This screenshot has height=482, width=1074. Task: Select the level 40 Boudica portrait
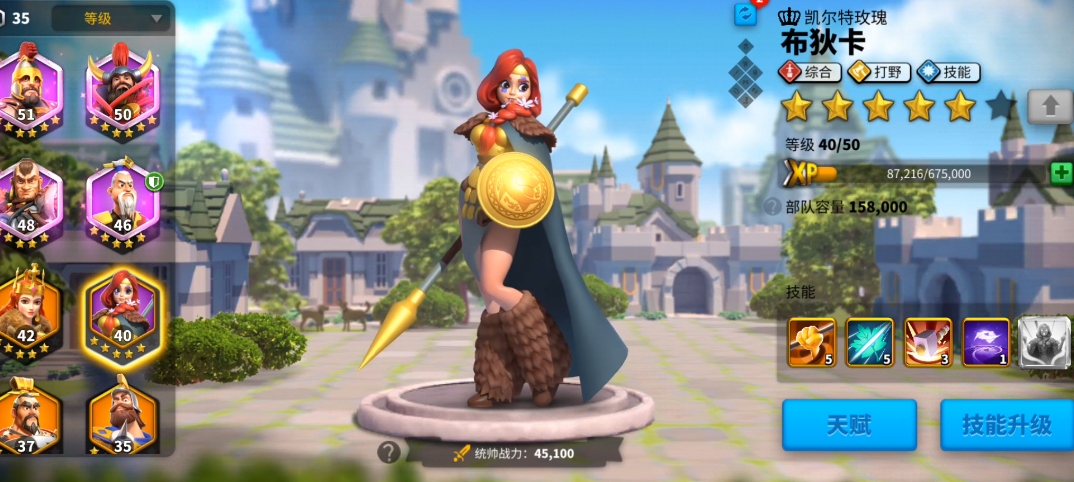[x=123, y=308]
